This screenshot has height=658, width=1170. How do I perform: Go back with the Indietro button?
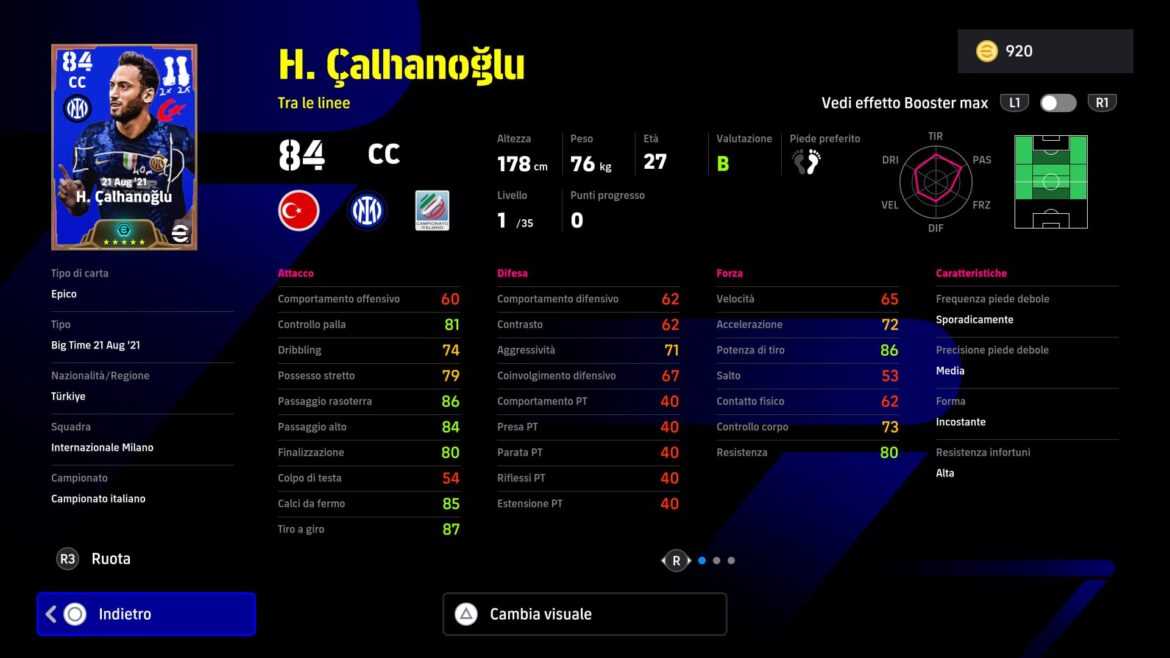146,614
